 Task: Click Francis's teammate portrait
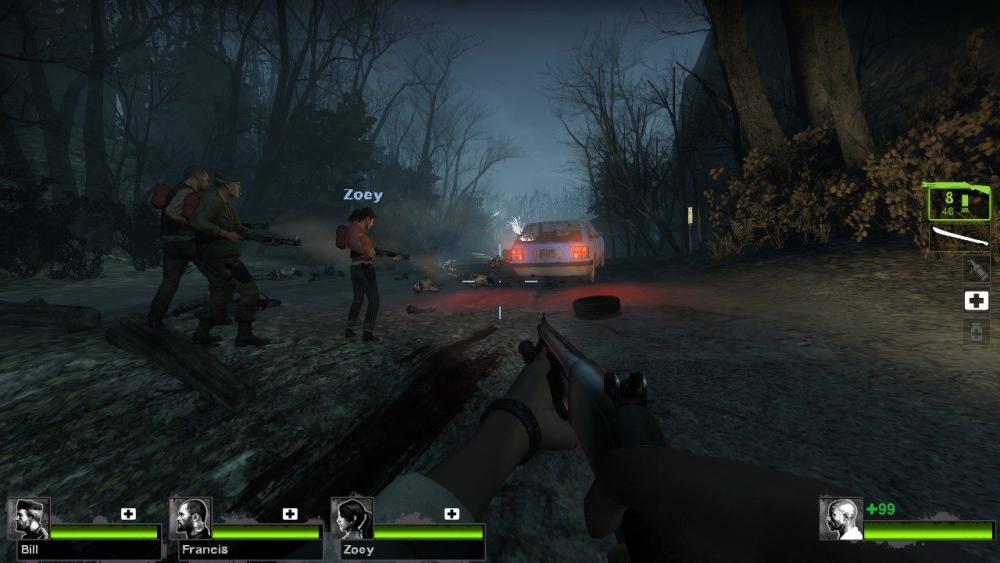(190, 518)
